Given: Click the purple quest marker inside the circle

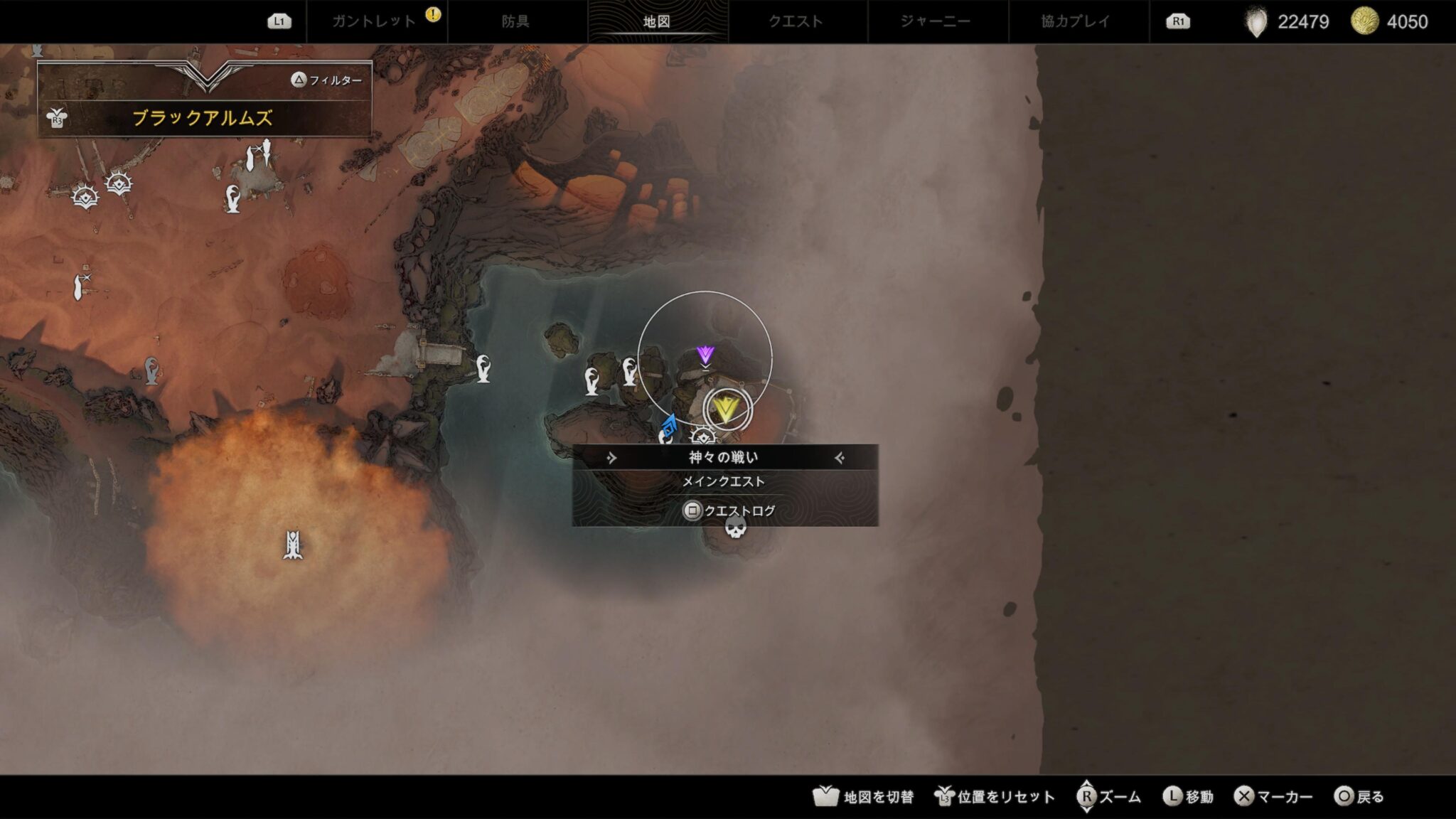Looking at the screenshot, I should pyautogui.click(x=705, y=355).
